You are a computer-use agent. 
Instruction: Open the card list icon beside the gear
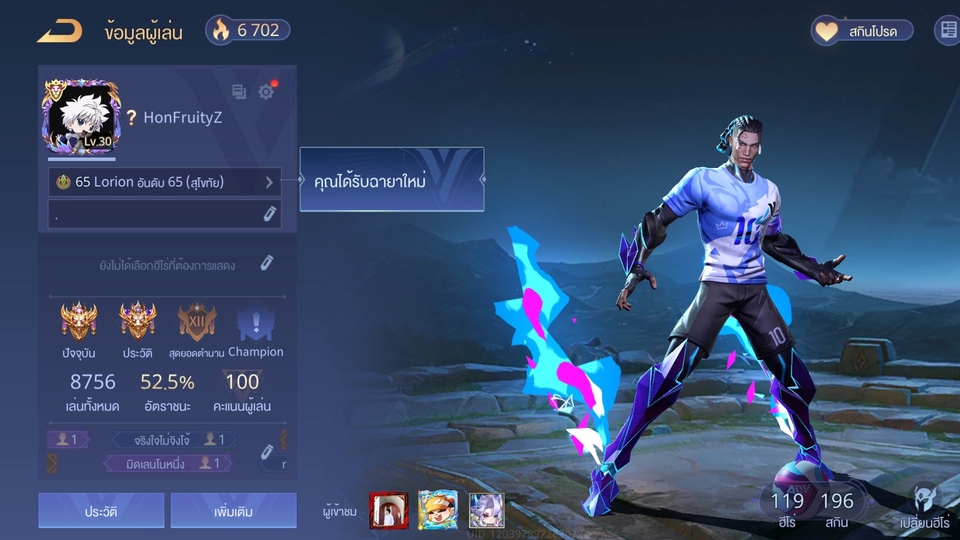(x=239, y=92)
